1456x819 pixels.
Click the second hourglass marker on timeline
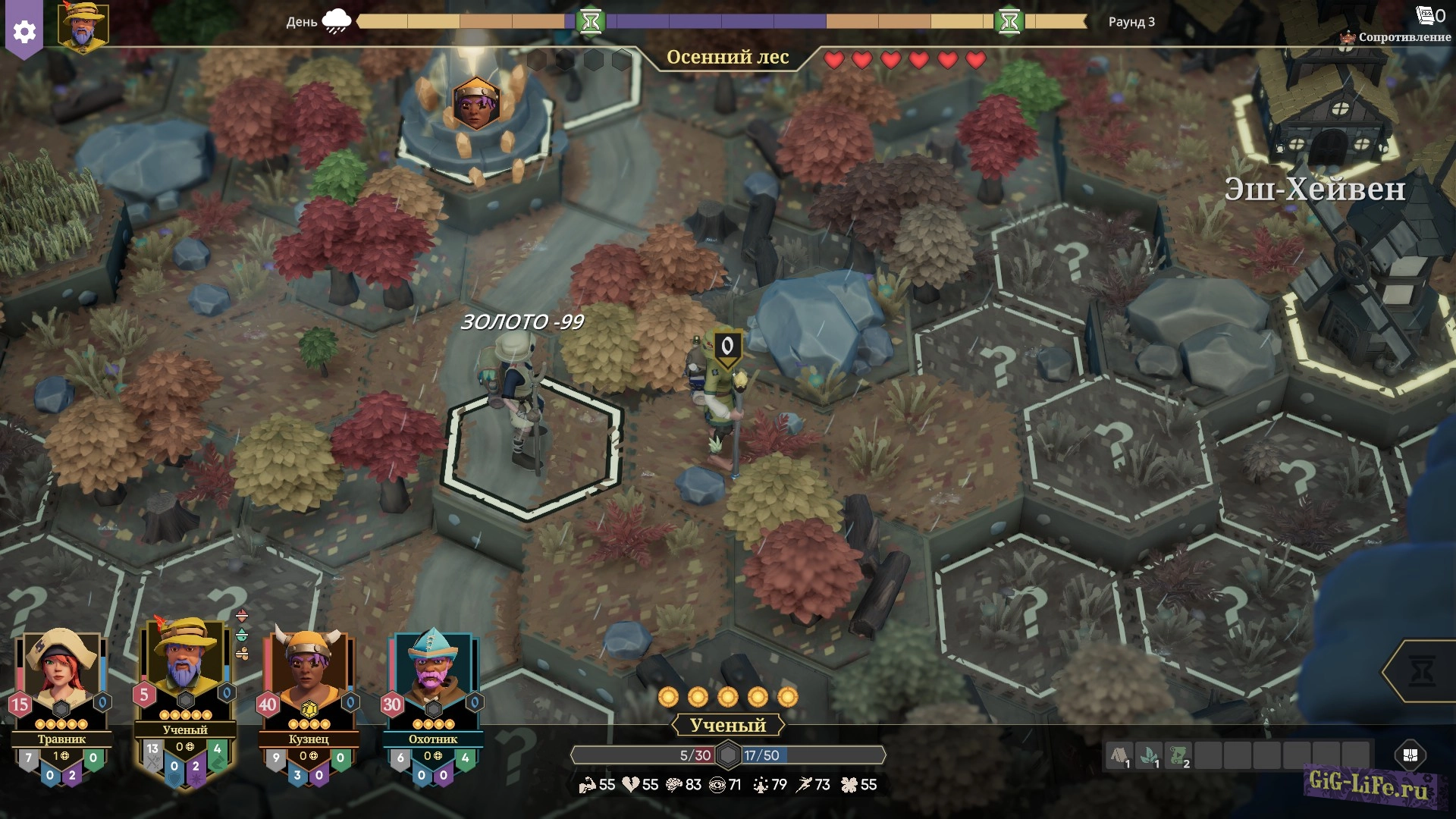click(x=1009, y=21)
